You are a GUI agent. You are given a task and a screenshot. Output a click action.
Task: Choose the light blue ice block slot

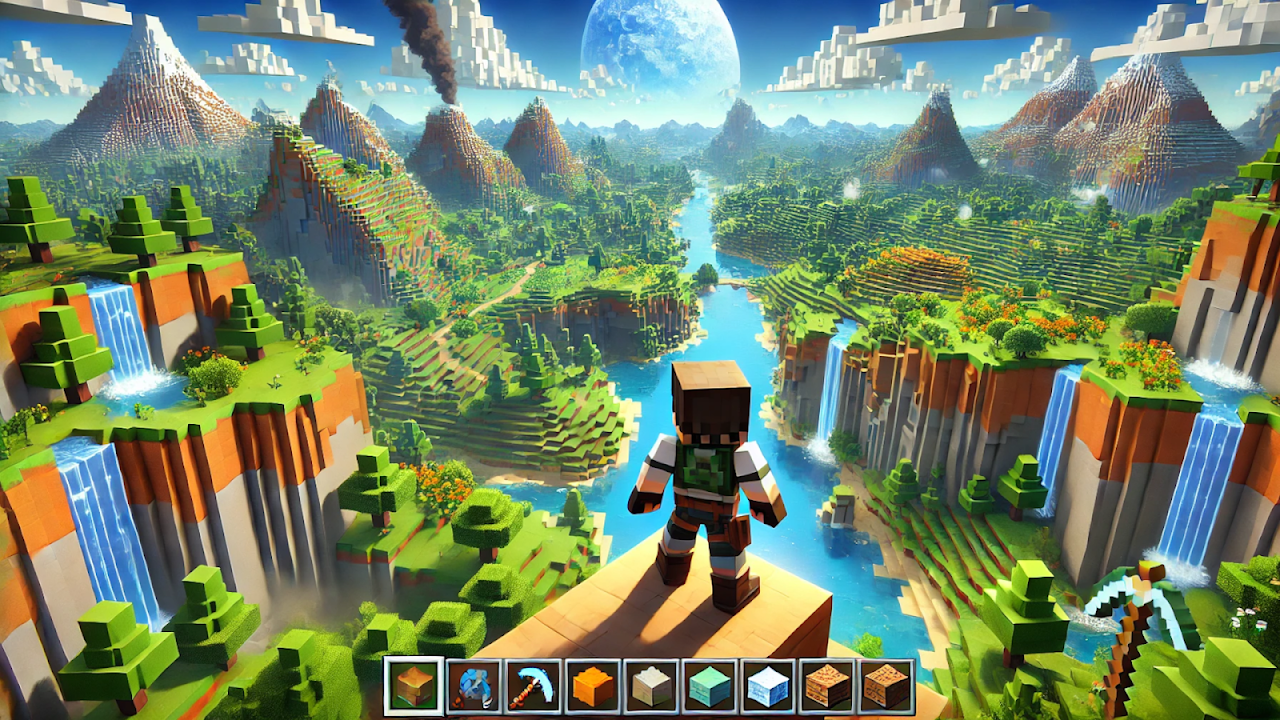coord(768,686)
